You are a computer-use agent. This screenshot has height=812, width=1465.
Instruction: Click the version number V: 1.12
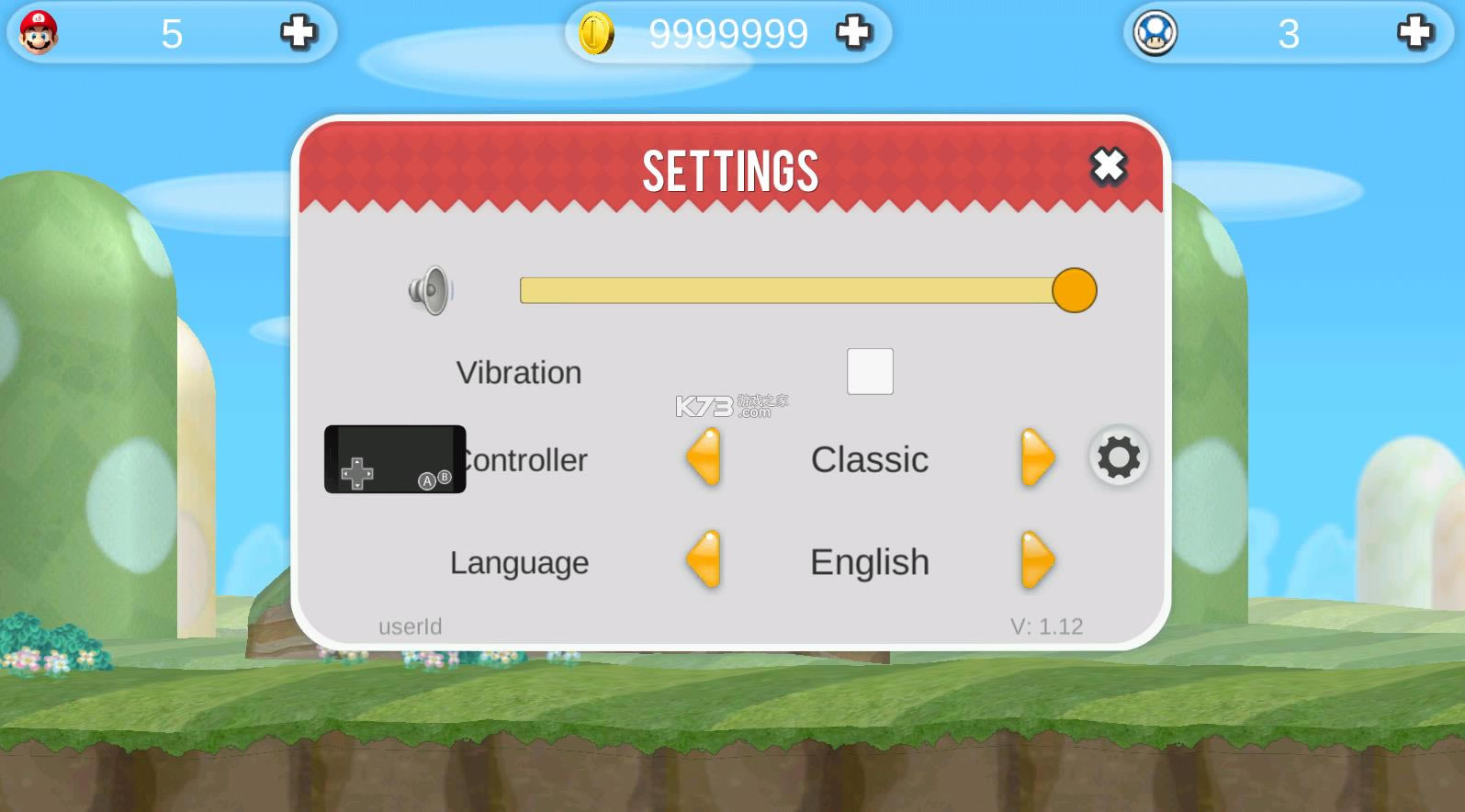pos(1046,626)
